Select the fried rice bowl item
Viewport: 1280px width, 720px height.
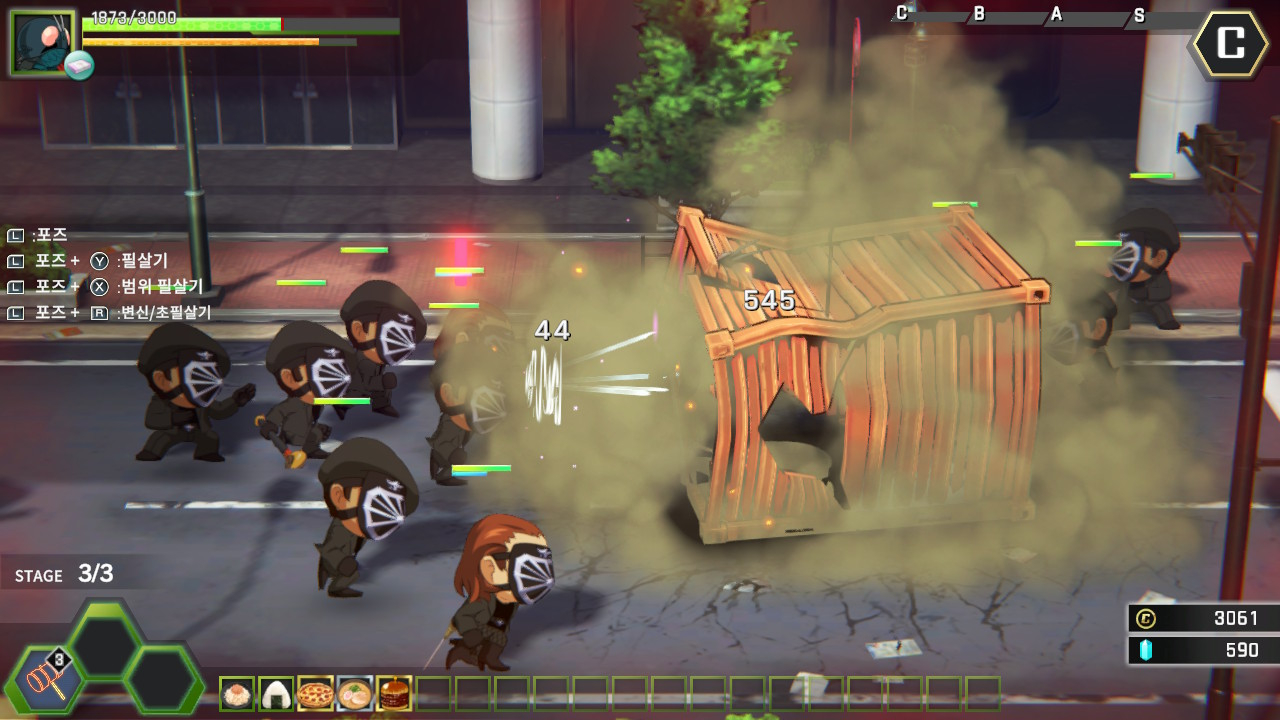coord(237,693)
